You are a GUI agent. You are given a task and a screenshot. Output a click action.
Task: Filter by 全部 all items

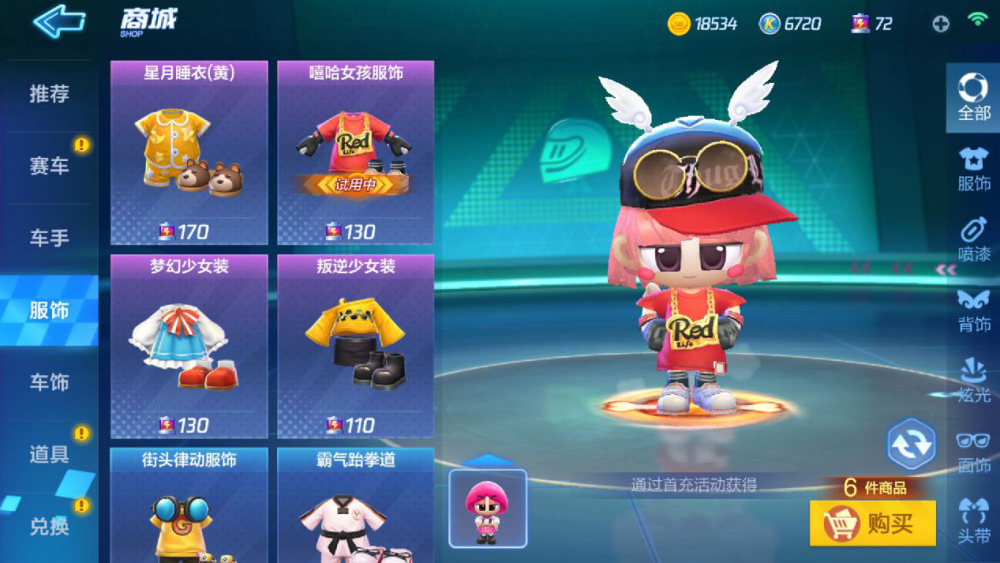click(x=973, y=96)
